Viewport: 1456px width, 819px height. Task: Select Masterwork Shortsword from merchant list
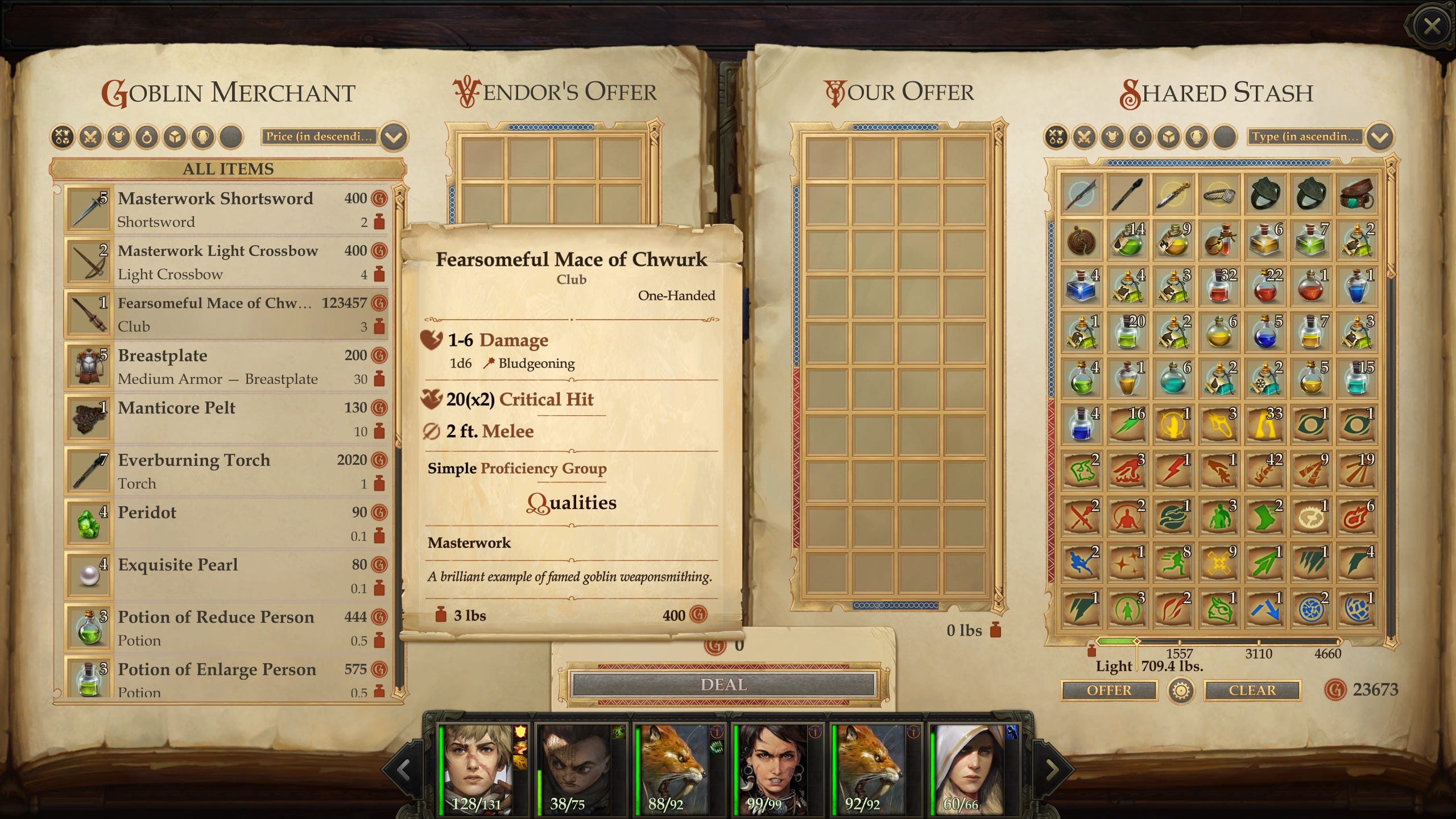click(x=227, y=209)
